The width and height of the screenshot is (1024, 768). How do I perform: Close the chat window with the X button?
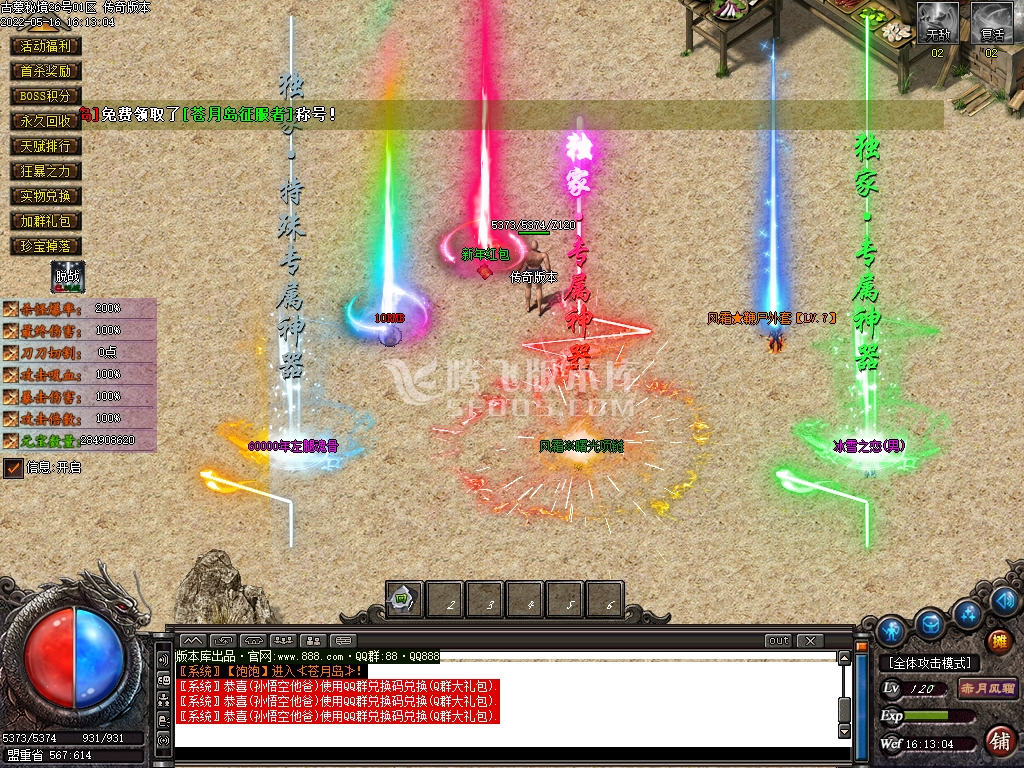(810, 640)
